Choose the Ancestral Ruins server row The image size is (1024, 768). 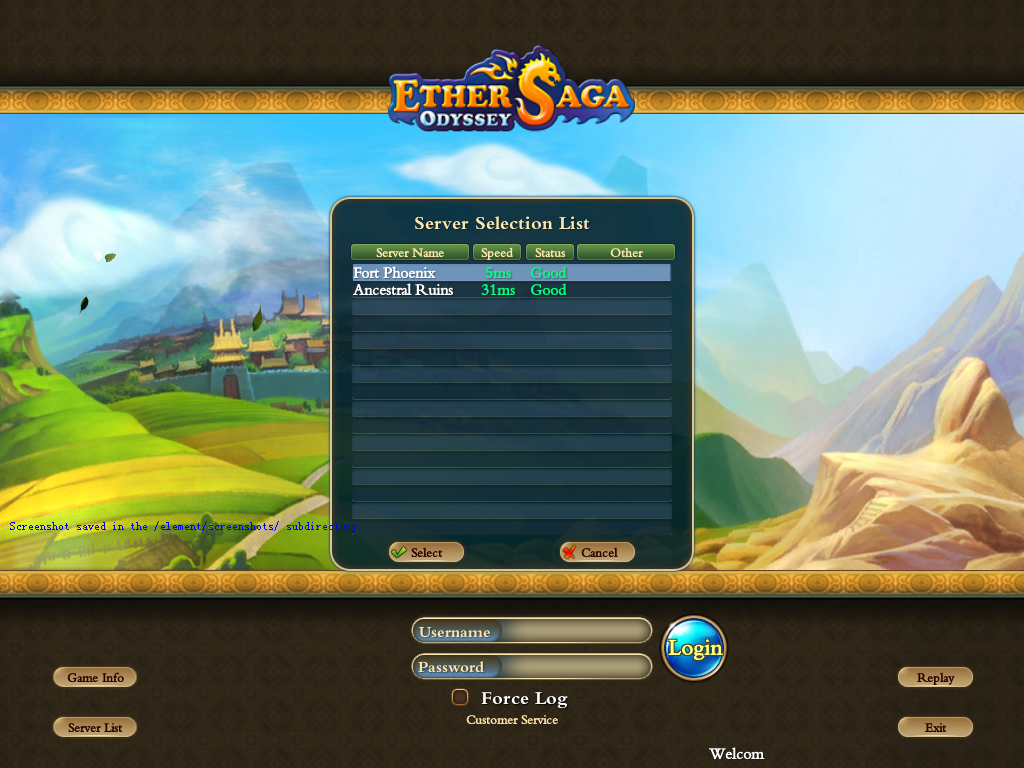tap(510, 290)
